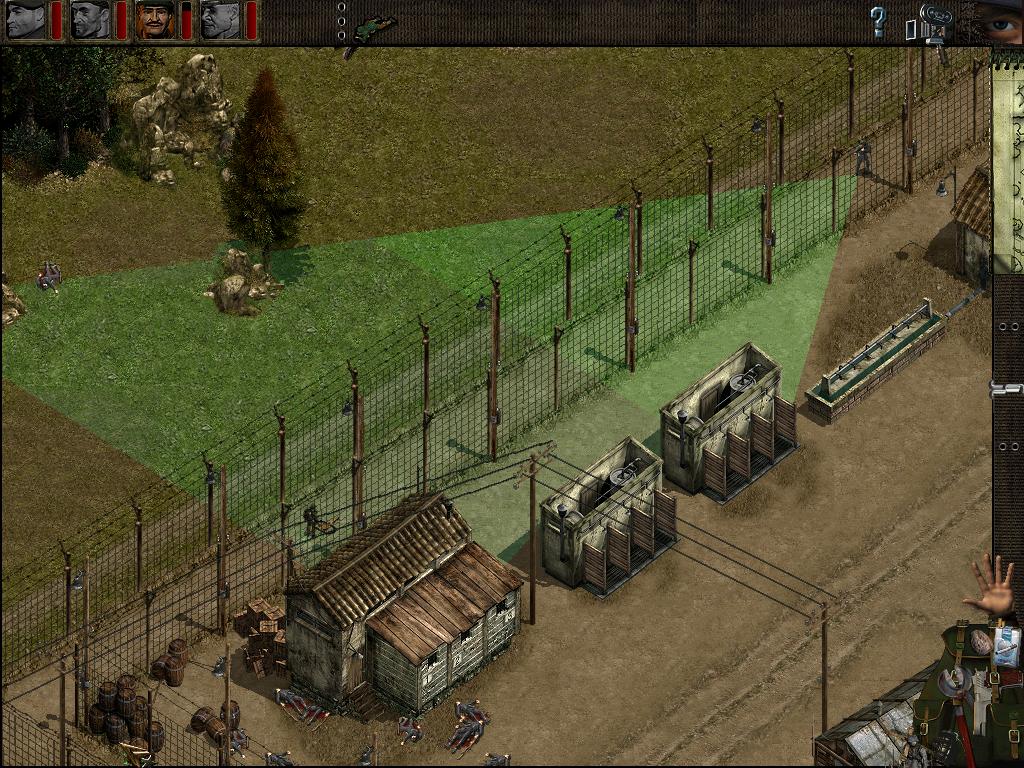Pick the stone item in the backpack
Image resolution: width=1024 pixels, height=768 pixels.
[981, 641]
